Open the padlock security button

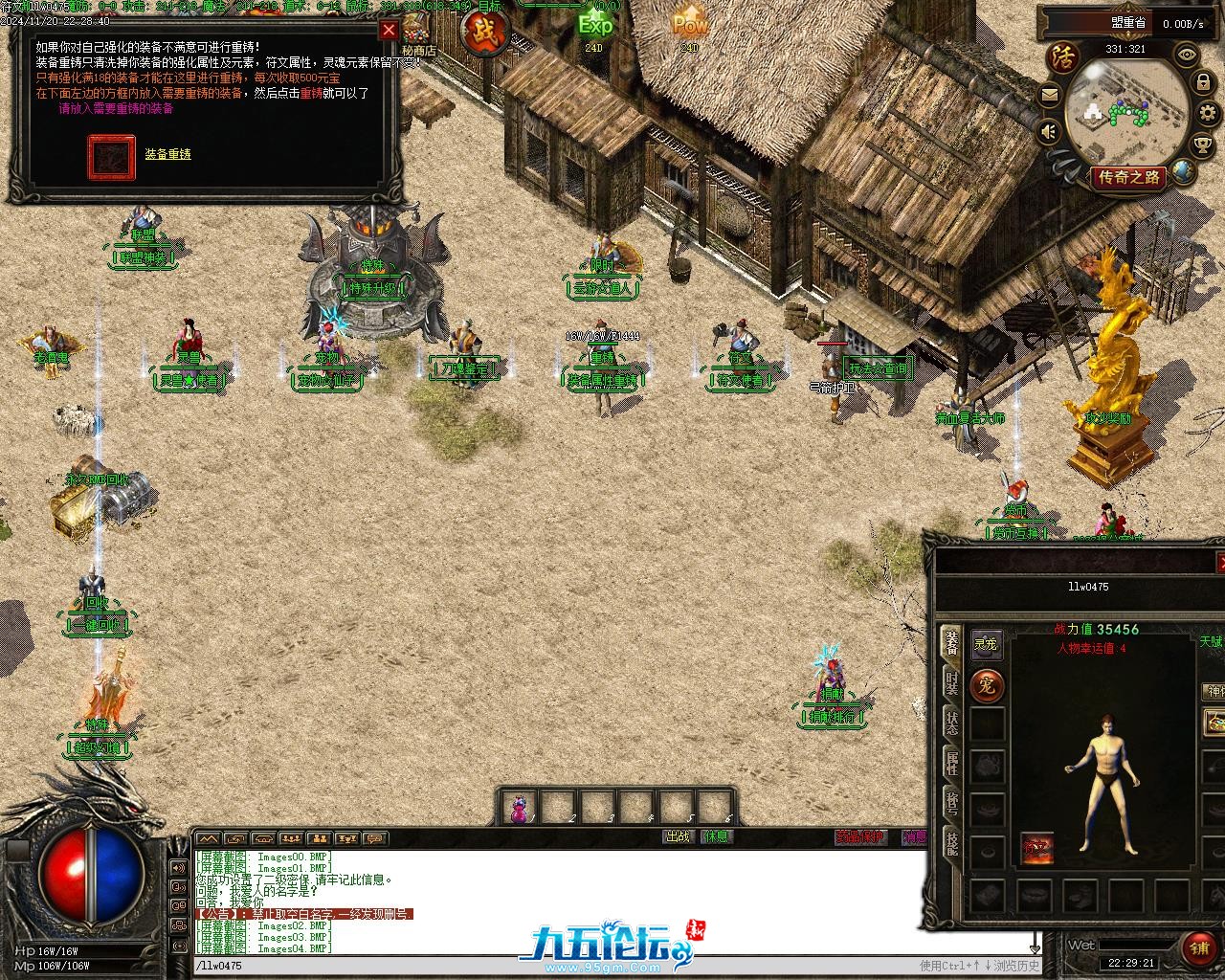(x=1203, y=84)
